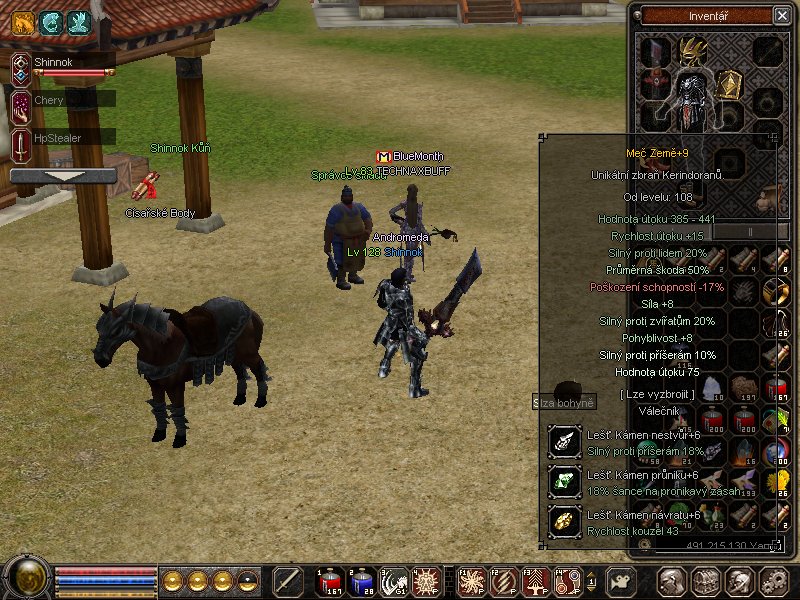Use the red potion hotbar slot

(x=330, y=581)
